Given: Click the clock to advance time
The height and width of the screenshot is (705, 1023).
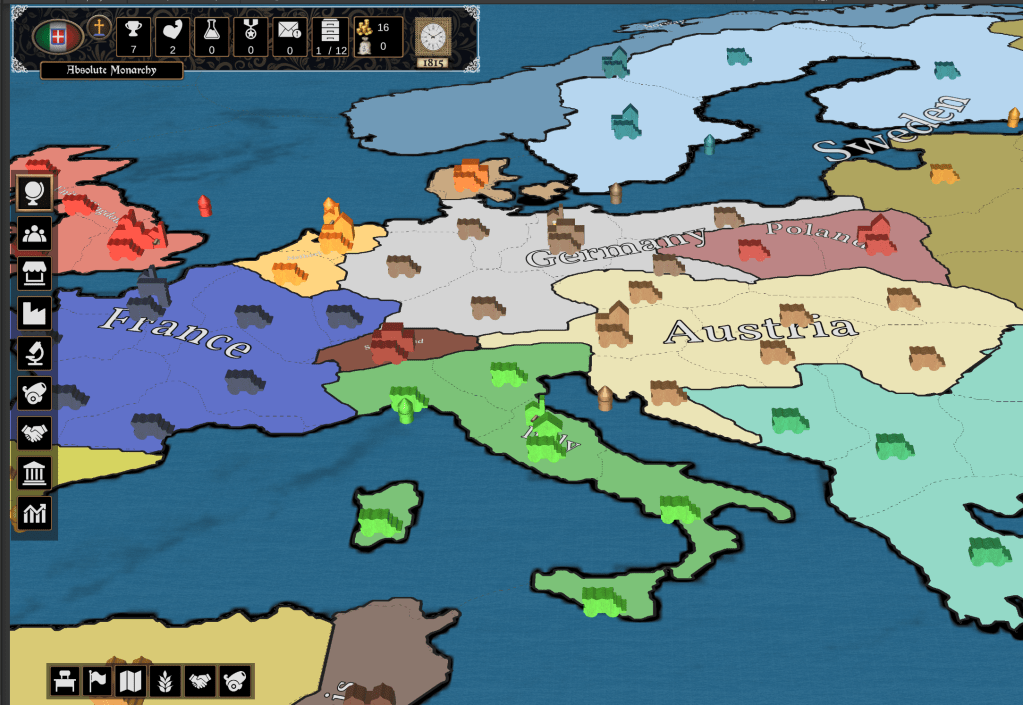Looking at the screenshot, I should click(432, 37).
